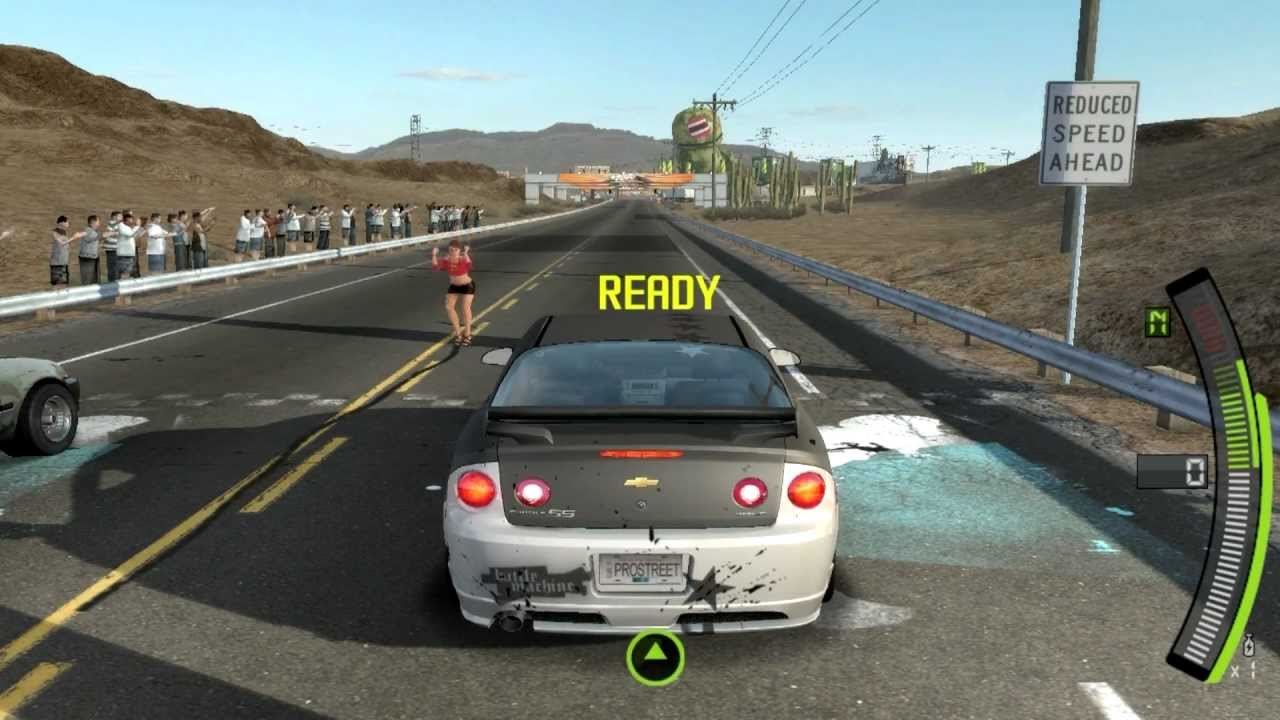The image size is (1280, 720).
Task: Click the nitrous x1 indicator icon
Action: (1249, 647)
